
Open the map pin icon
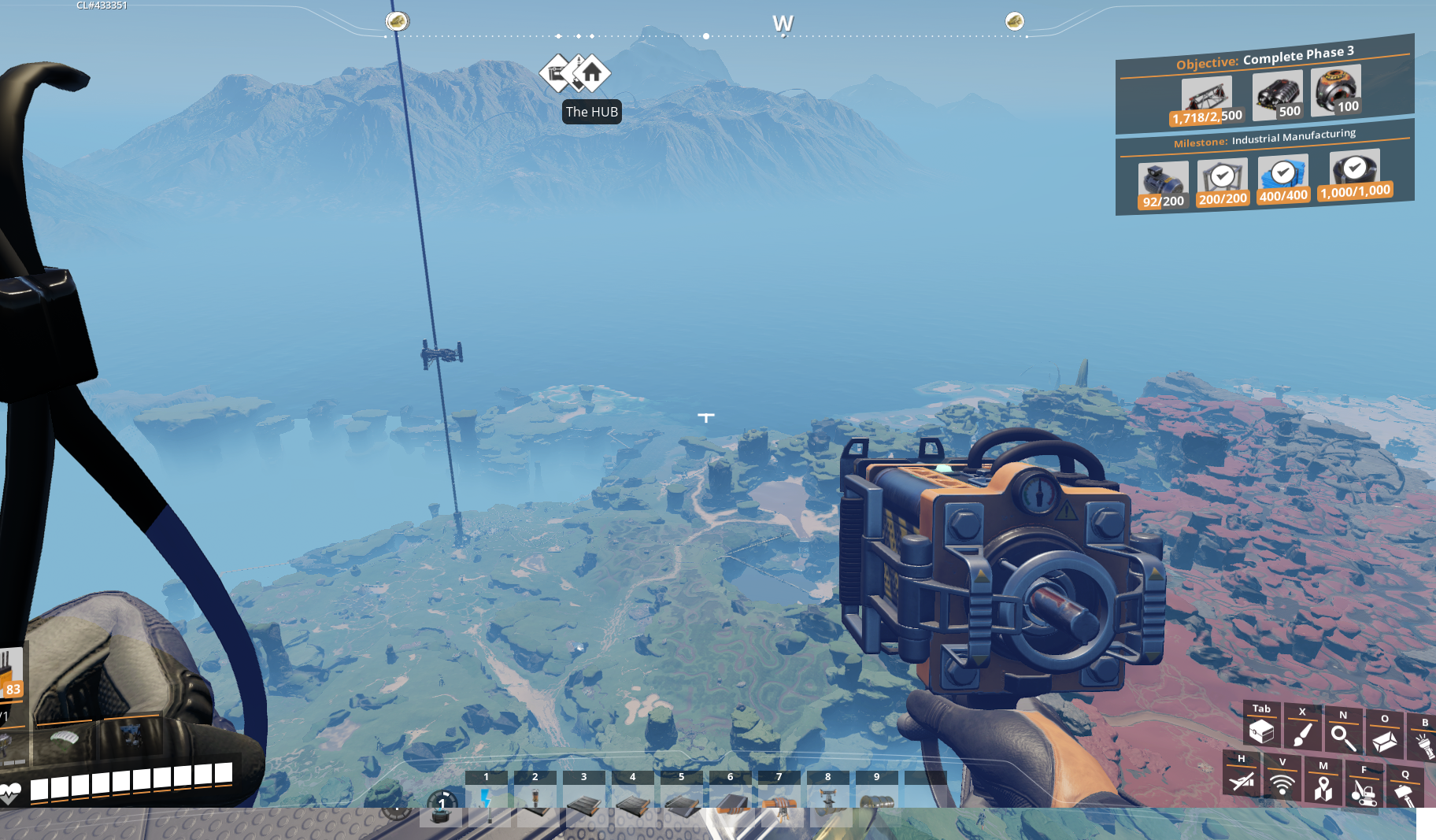(x=1323, y=787)
